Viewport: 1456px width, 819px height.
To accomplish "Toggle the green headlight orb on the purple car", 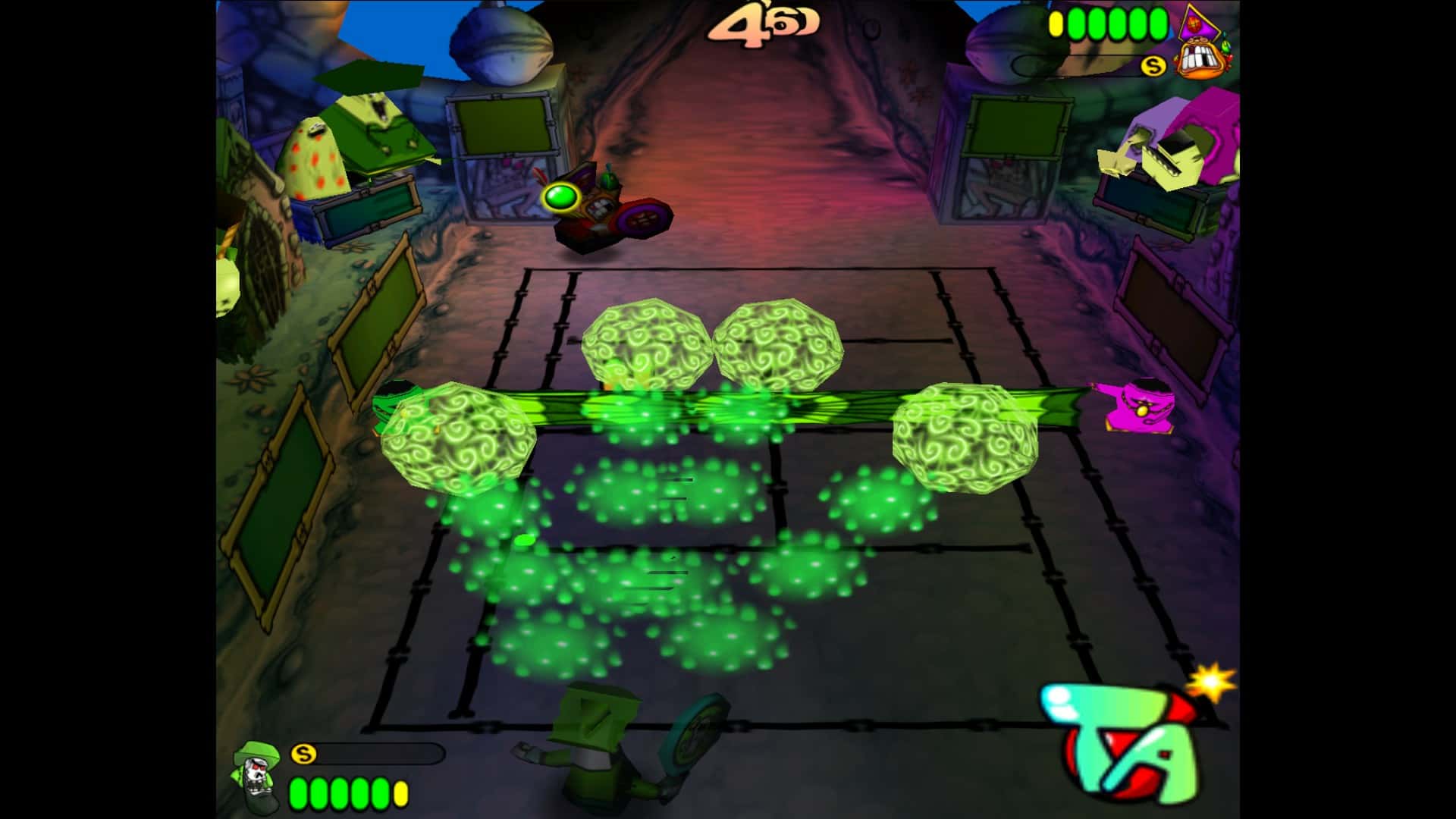I will (x=563, y=196).
